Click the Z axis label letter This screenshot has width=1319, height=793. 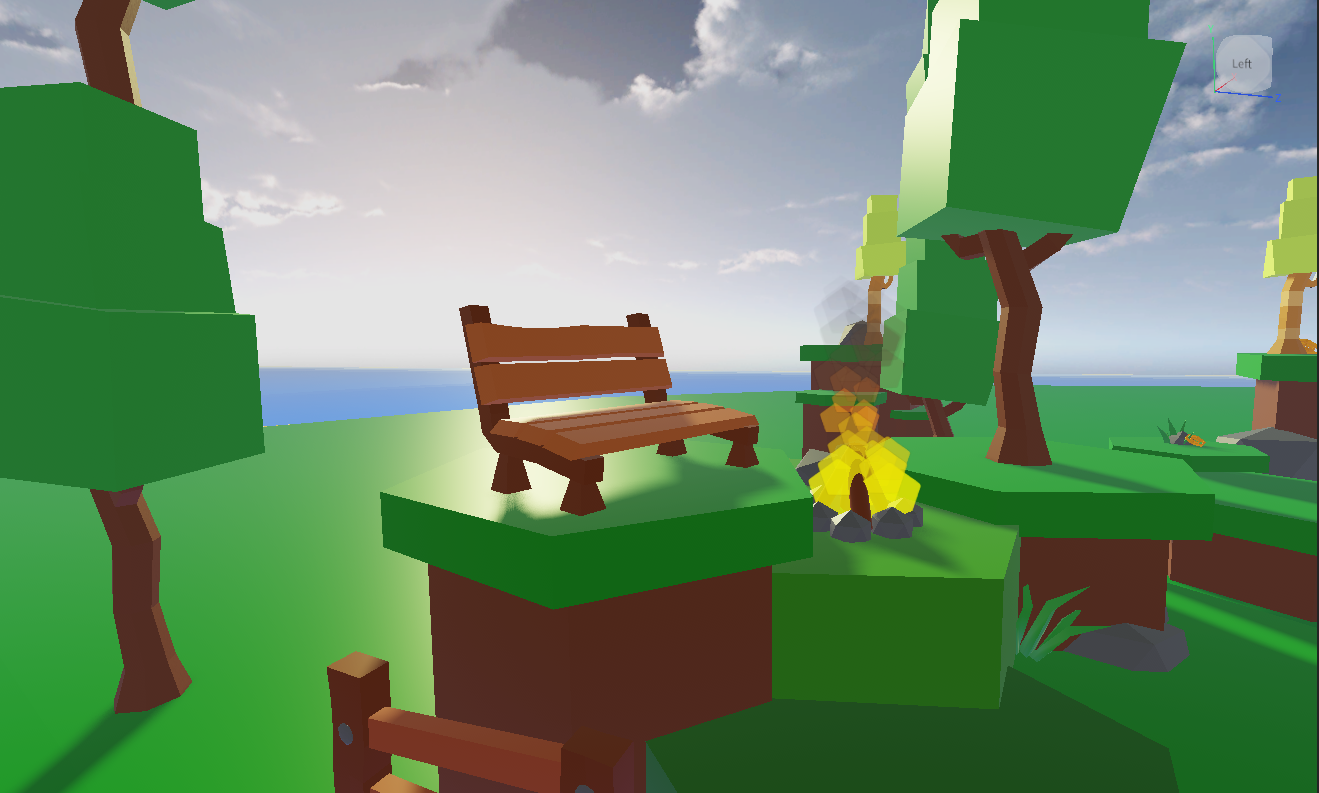click(1279, 98)
